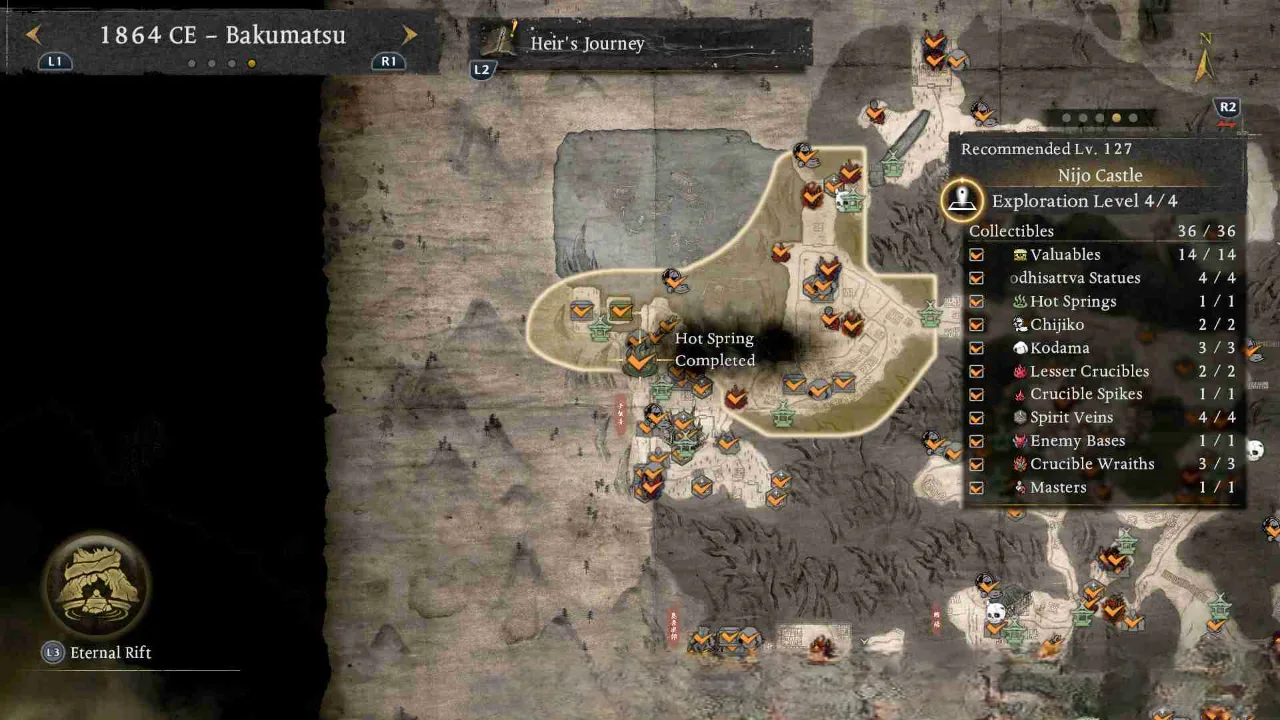Screen dimensions: 1280x720
Task: Toggle the Enemy Bases checkbox
Action: pos(976,441)
